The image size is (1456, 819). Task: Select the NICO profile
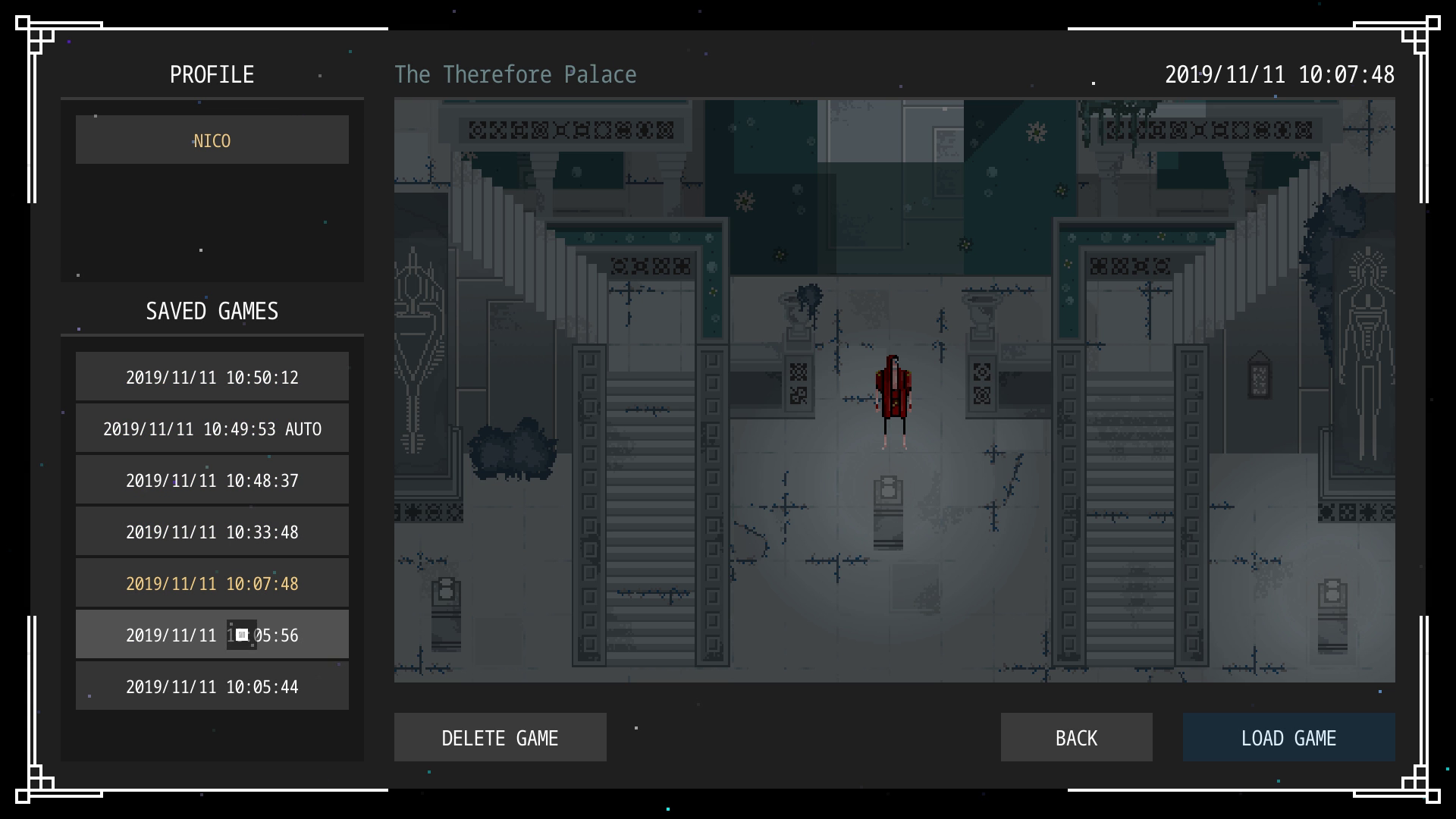pos(212,140)
